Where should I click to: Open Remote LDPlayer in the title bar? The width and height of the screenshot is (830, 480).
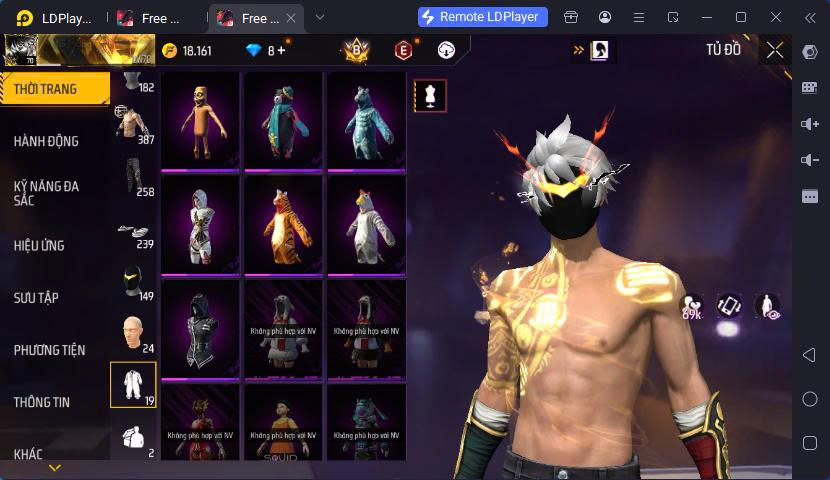click(x=483, y=17)
